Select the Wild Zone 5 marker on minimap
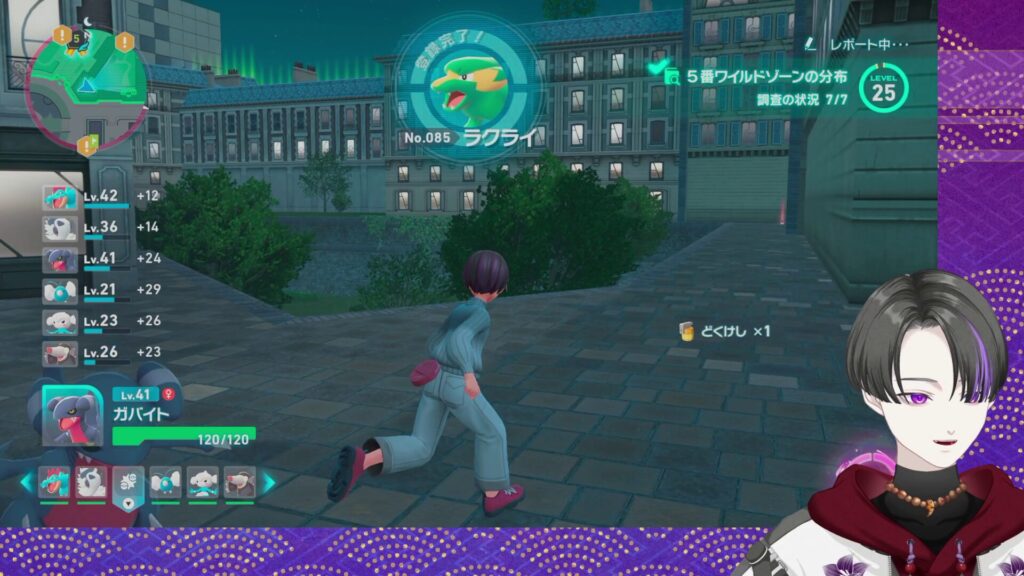This screenshot has width=1024, height=576. [x=79, y=41]
